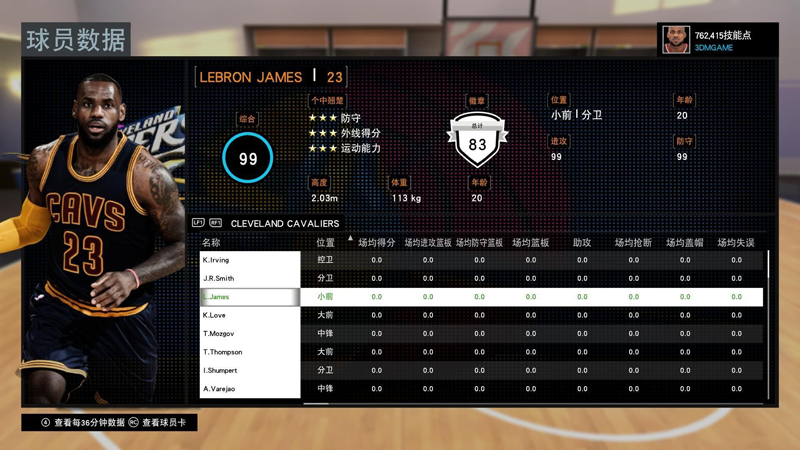Pick K.Love in the player list
The image size is (800, 450).
tap(250, 315)
